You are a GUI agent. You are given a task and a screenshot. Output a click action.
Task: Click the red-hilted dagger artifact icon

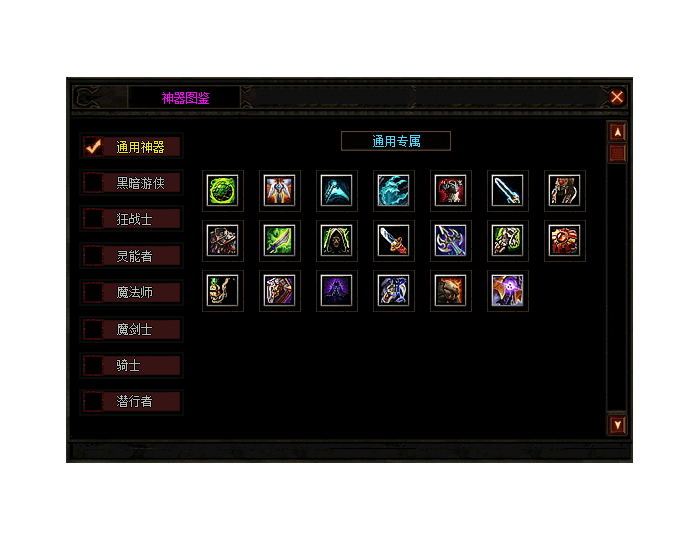(394, 240)
